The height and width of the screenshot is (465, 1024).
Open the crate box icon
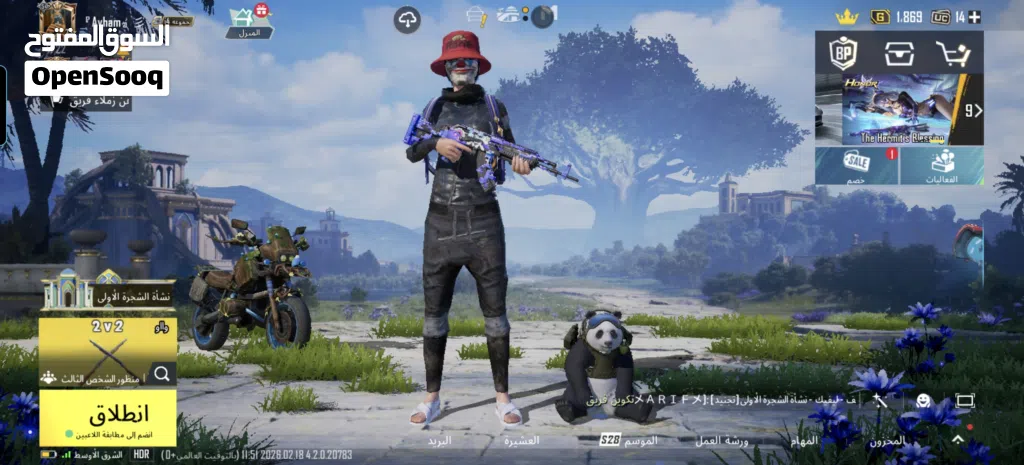click(x=898, y=52)
